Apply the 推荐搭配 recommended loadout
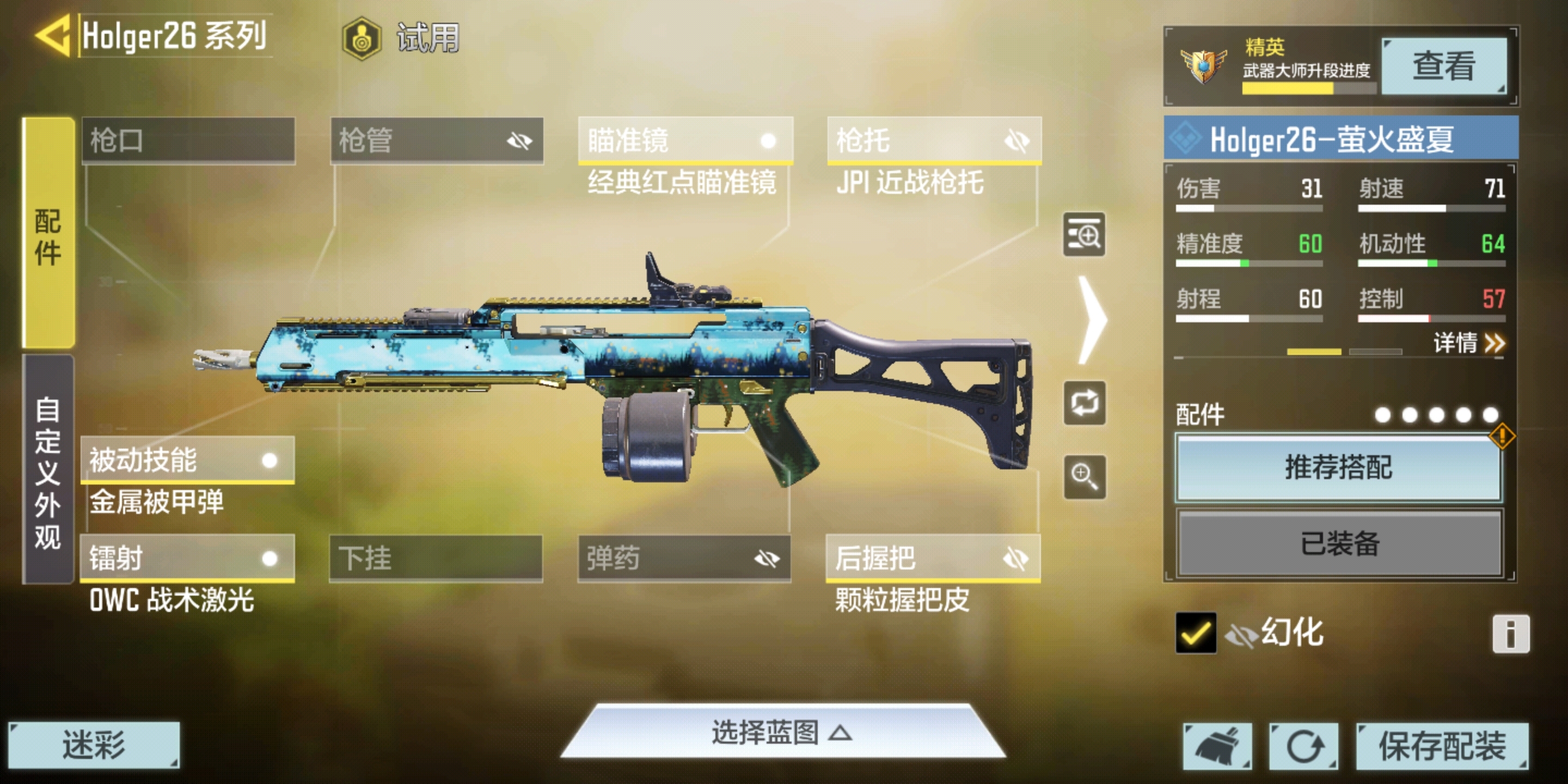Screen dimensions: 1568x784 coord(1338,468)
